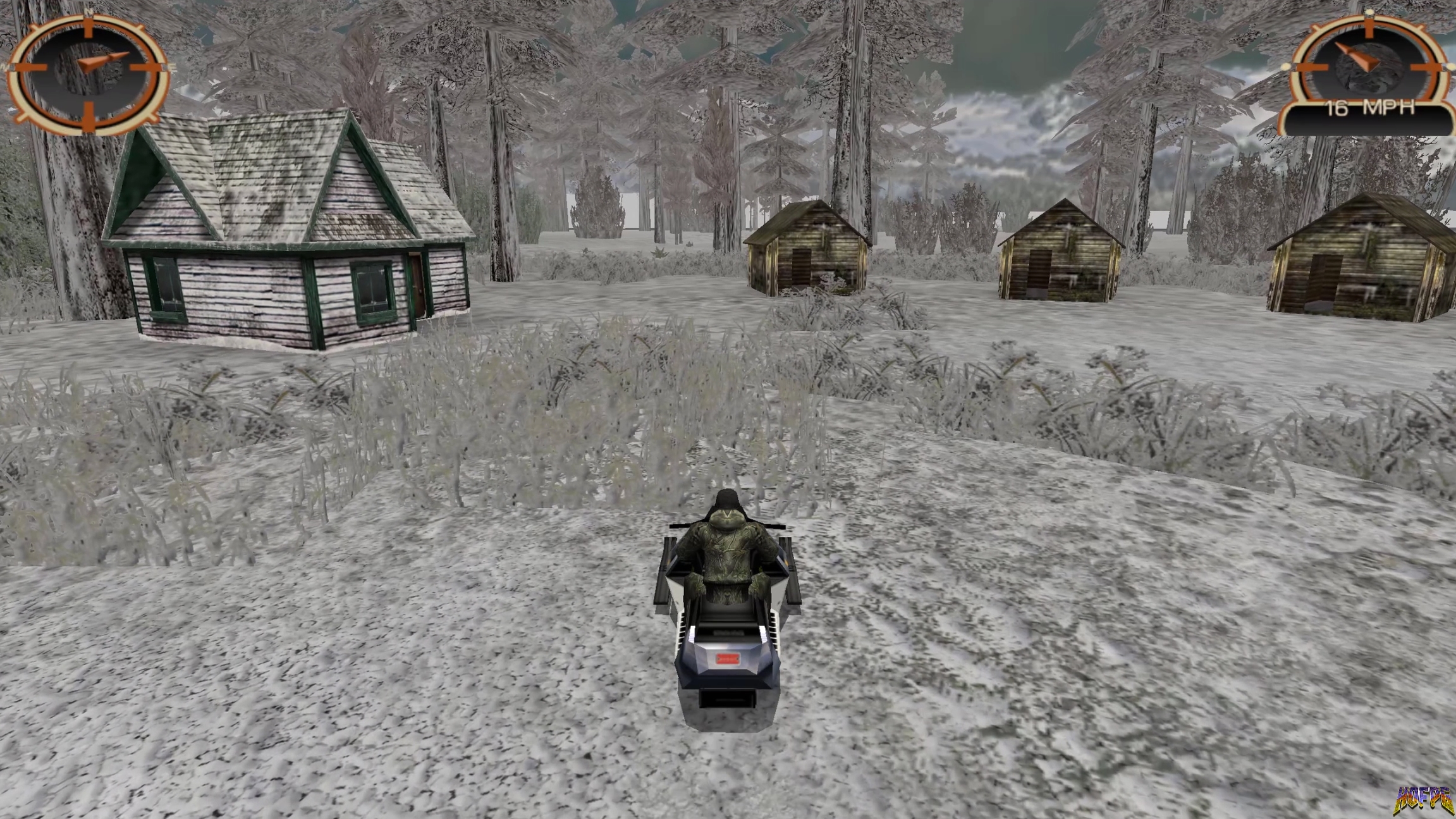
Task: Click the 16 MPH speed readout
Action: 1370,107
